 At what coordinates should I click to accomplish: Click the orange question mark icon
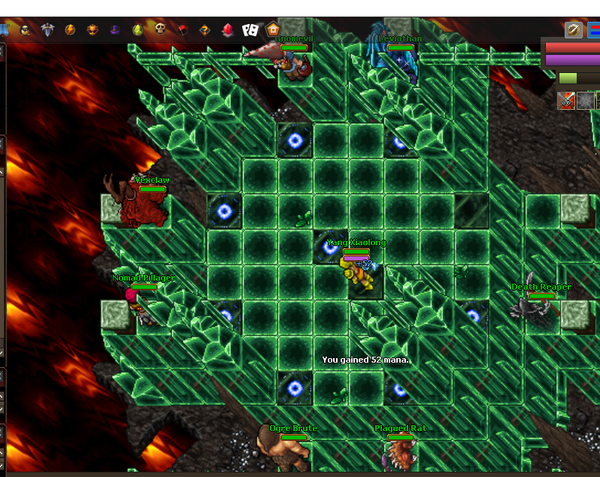tap(204, 30)
